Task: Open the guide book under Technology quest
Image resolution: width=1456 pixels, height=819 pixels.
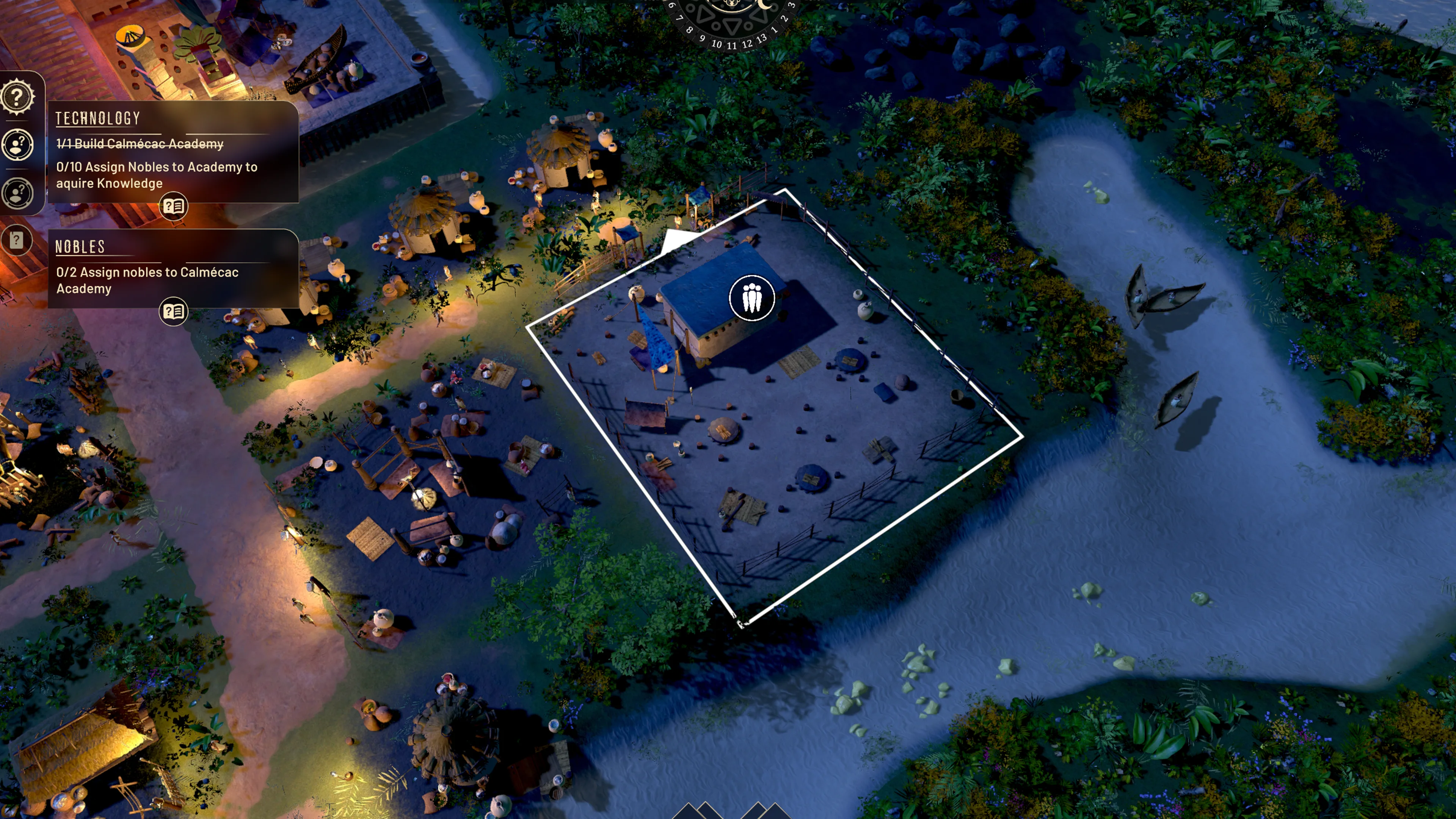Action: [174, 206]
